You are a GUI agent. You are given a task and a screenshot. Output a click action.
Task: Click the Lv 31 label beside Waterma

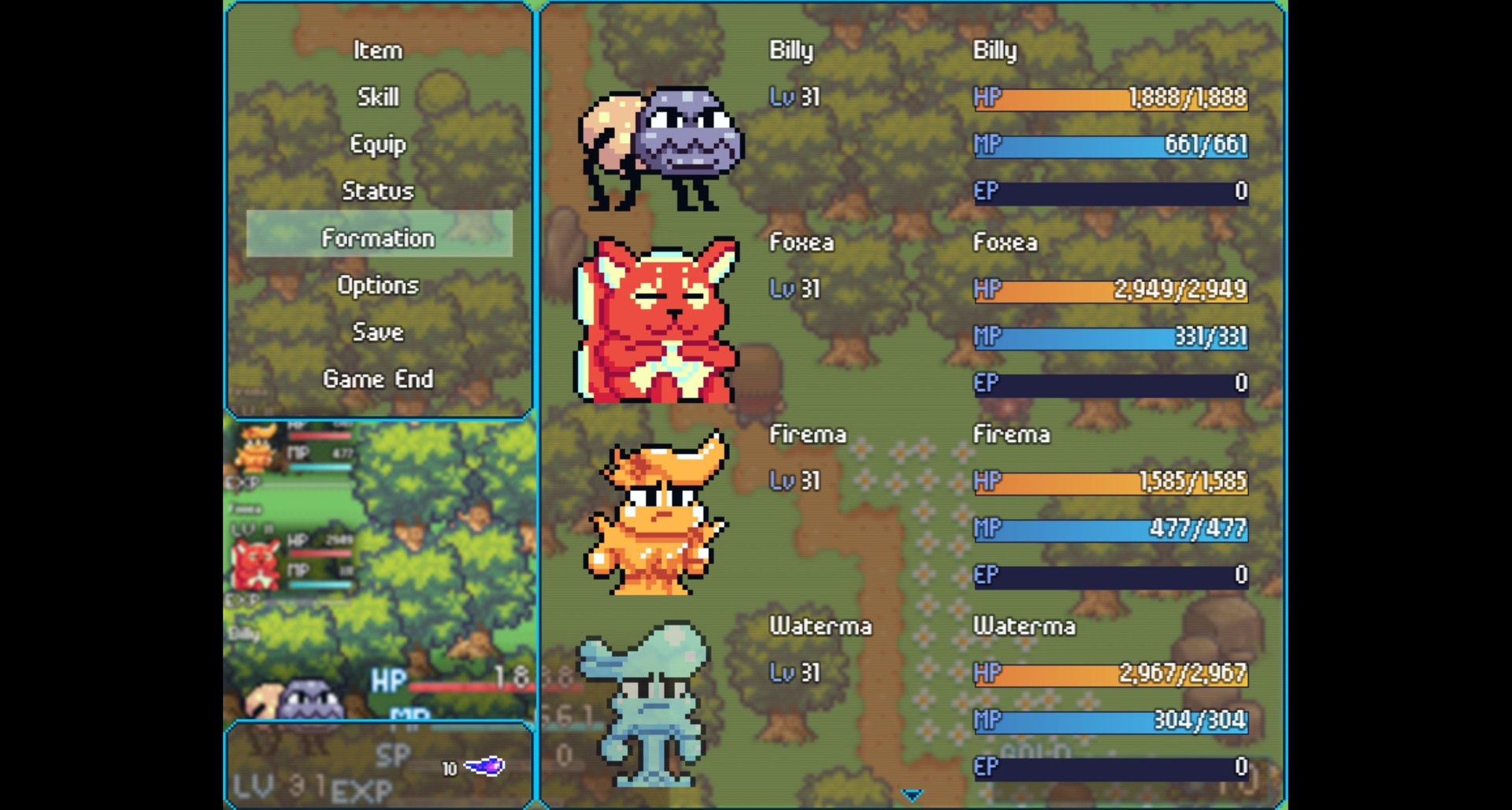click(x=794, y=673)
